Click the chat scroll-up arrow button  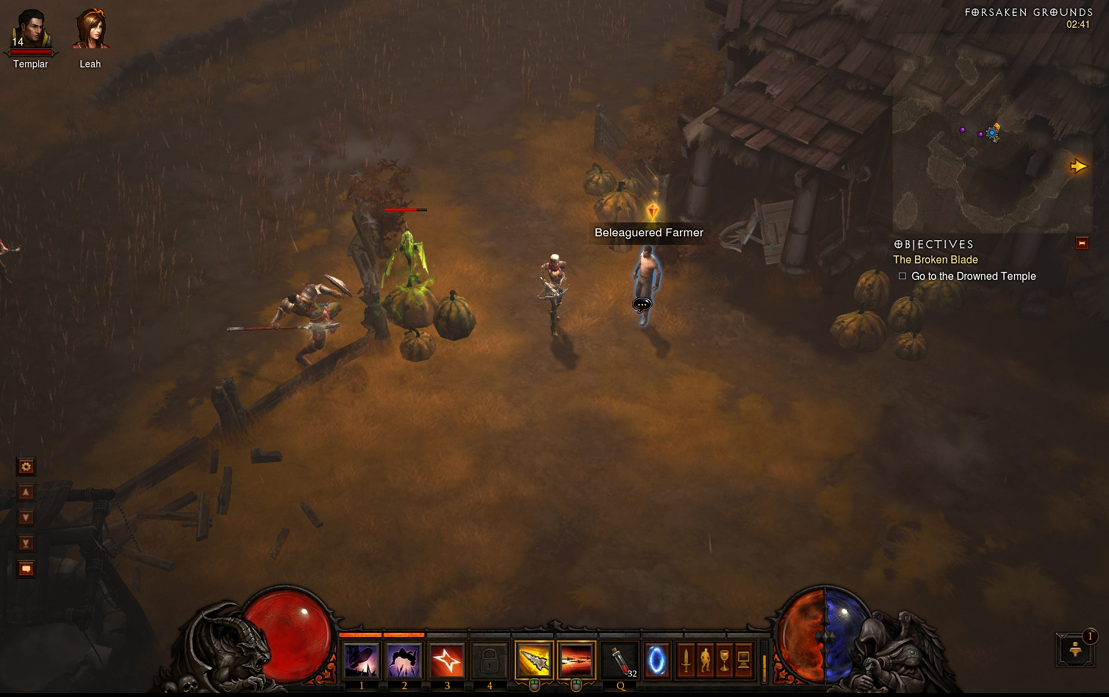(x=26, y=492)
